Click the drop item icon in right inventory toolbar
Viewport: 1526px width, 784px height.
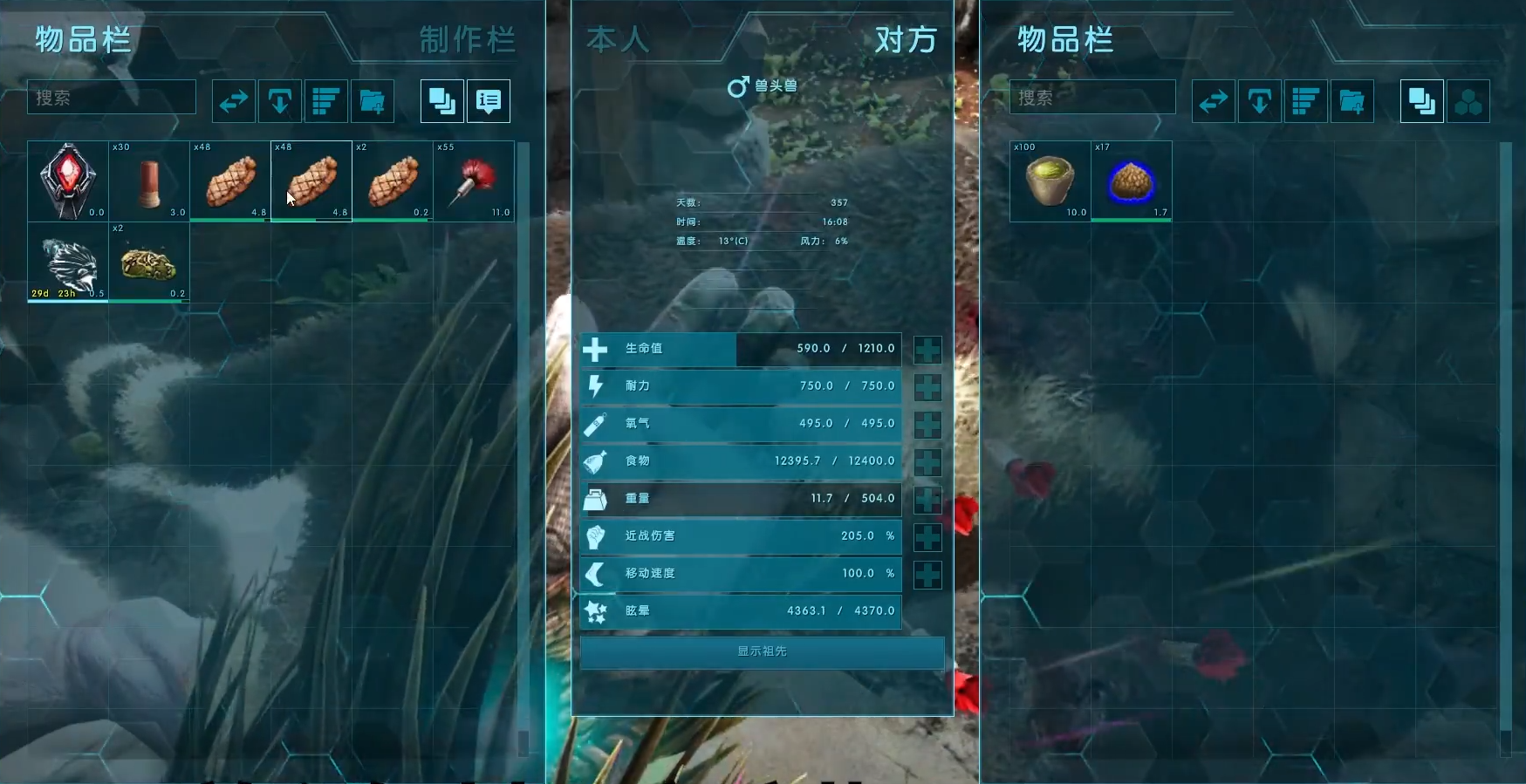[1260, 101]
